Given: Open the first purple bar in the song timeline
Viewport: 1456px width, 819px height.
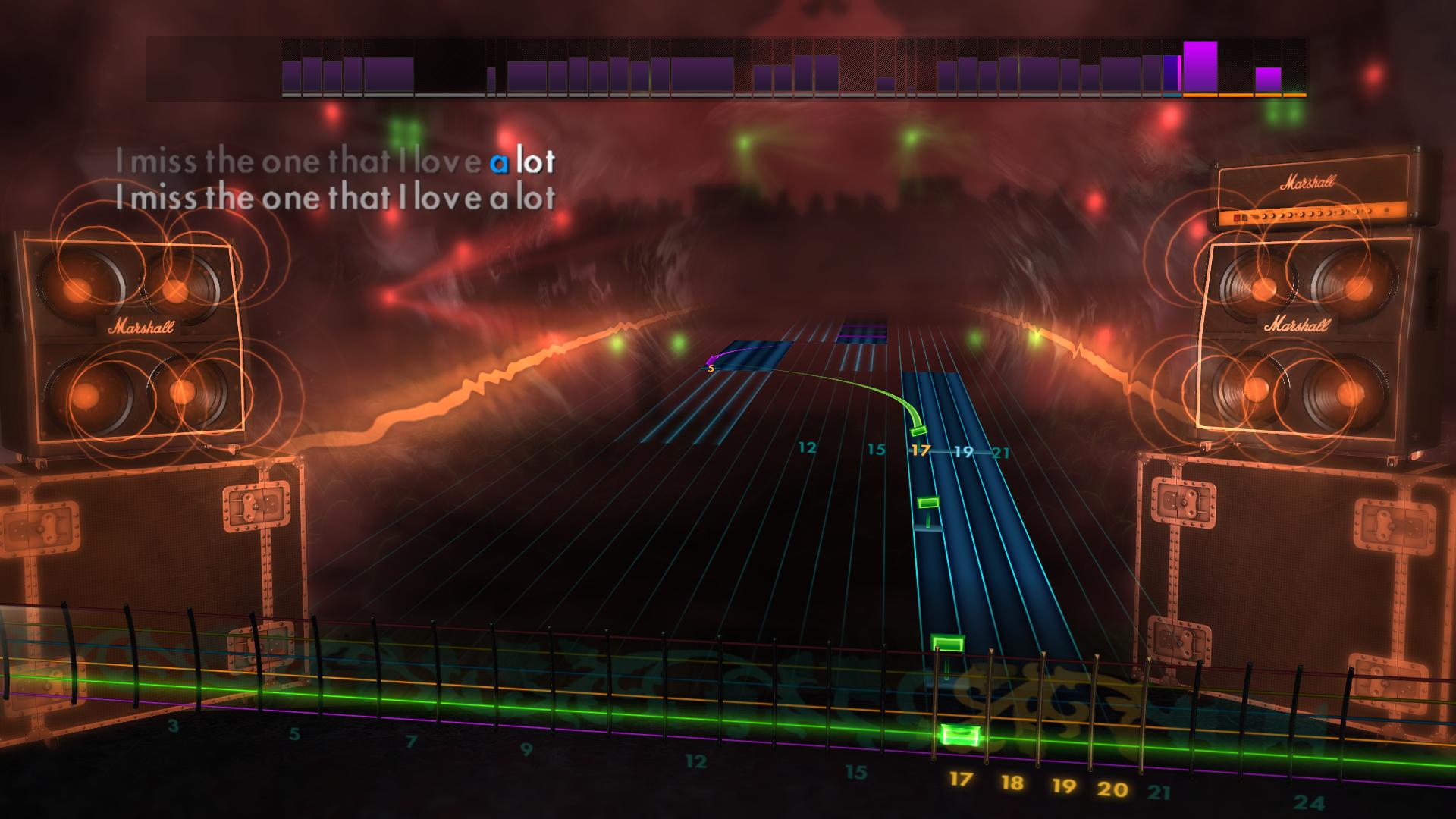Looking at the screenshot, I should coord(292,76).
